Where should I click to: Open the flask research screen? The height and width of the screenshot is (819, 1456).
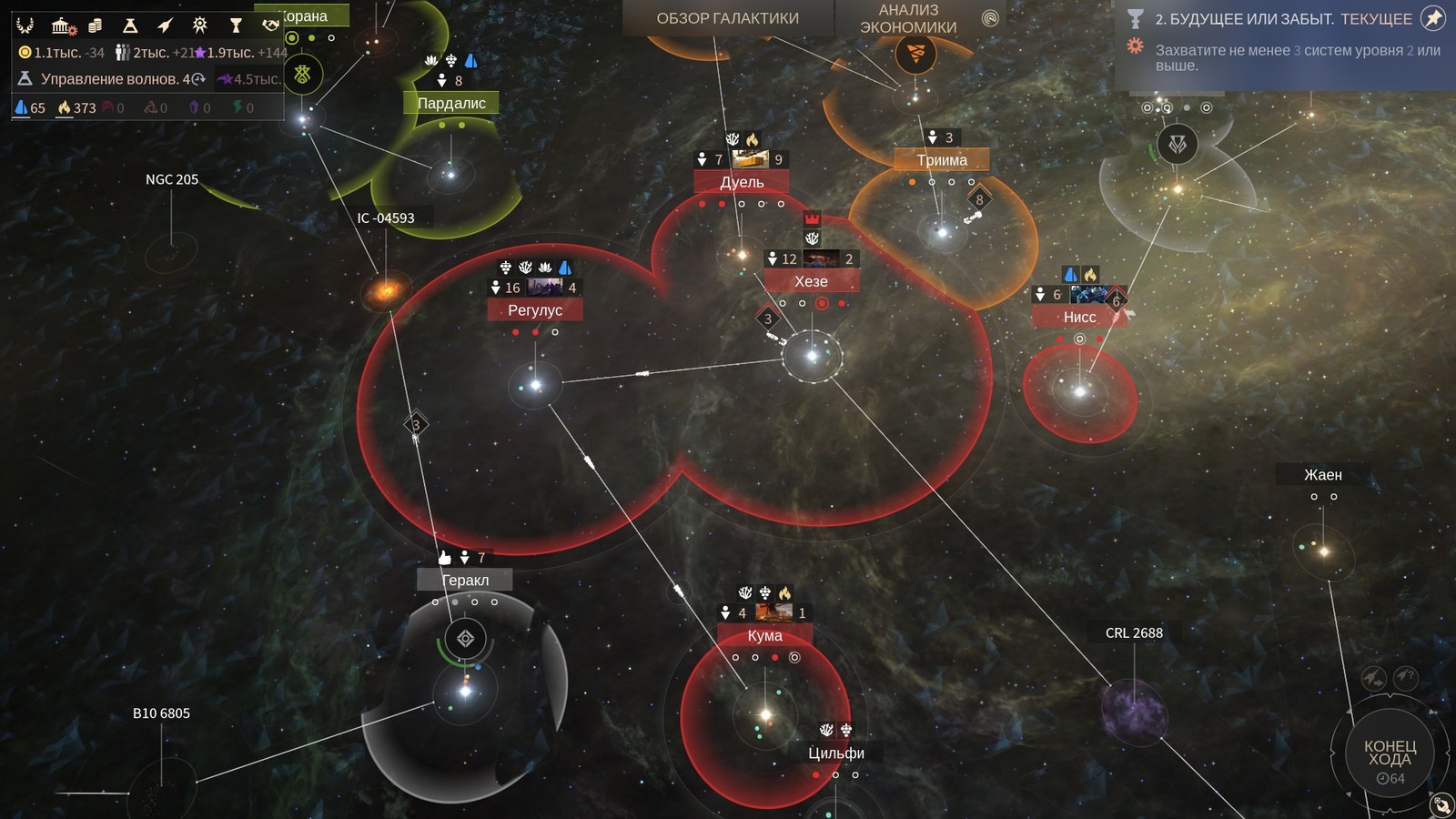tap(130, 25)
